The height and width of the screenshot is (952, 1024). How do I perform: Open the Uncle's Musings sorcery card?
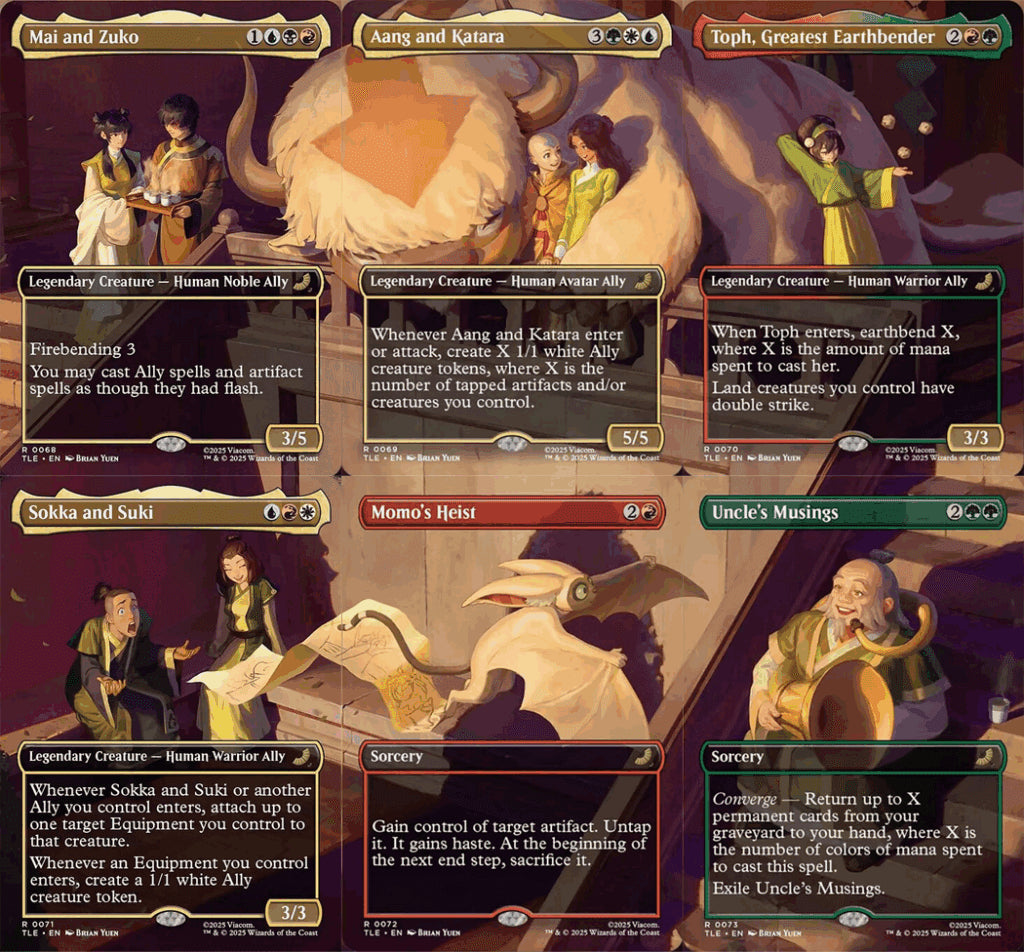click(x=852, y=714)
